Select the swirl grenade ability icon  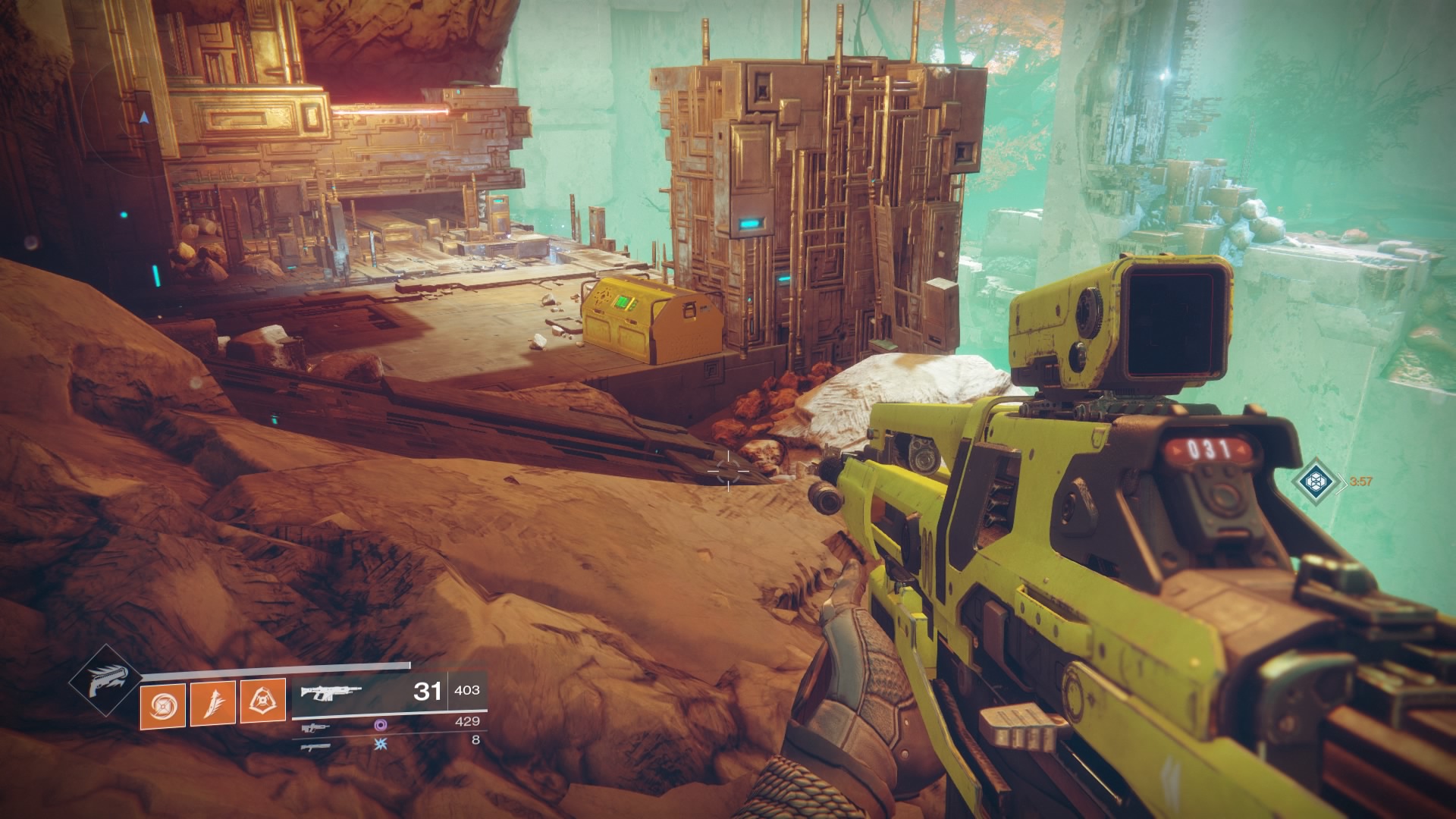163,702
